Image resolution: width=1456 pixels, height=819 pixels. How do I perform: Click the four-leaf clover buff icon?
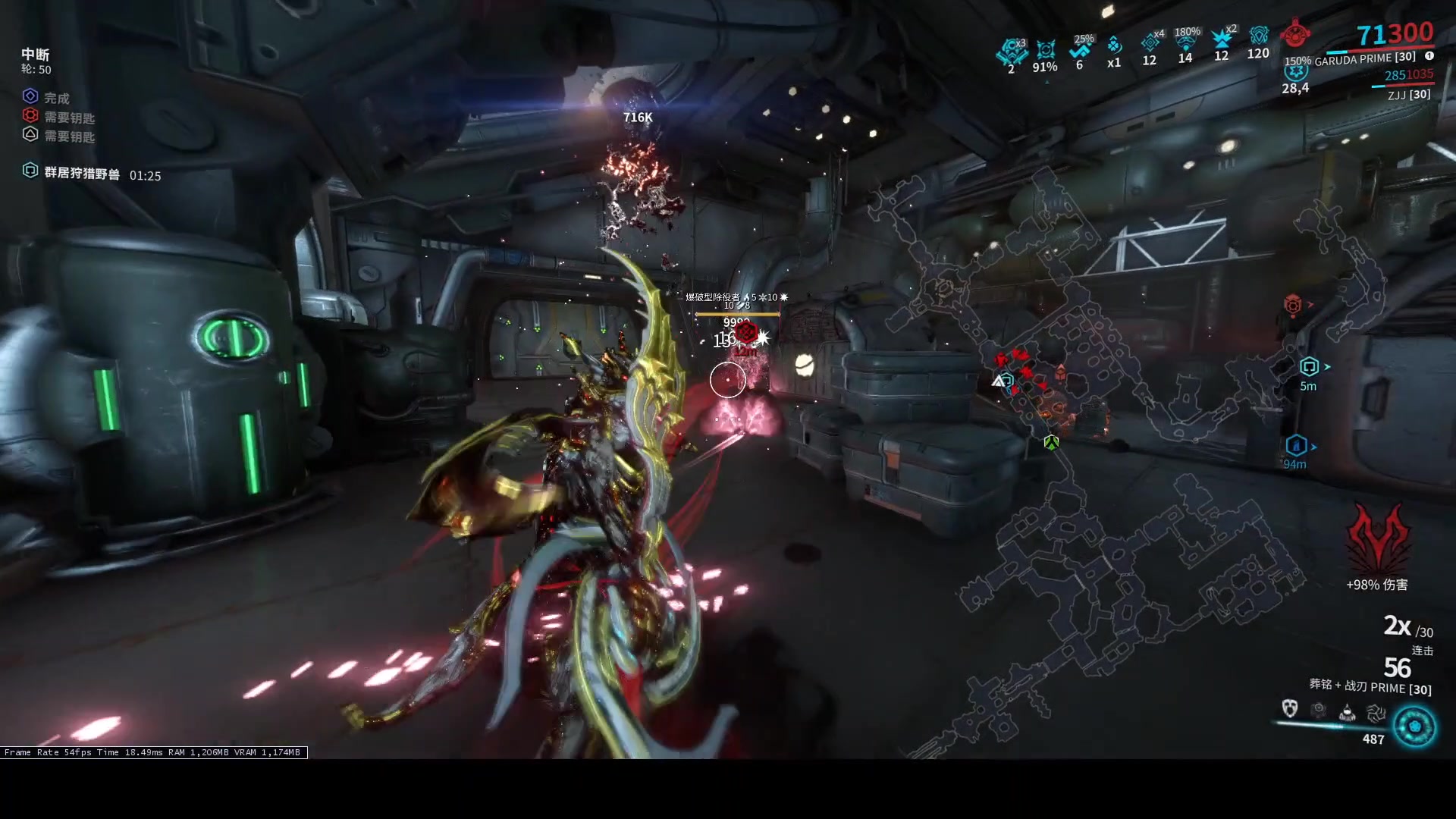click(1113, 45)
